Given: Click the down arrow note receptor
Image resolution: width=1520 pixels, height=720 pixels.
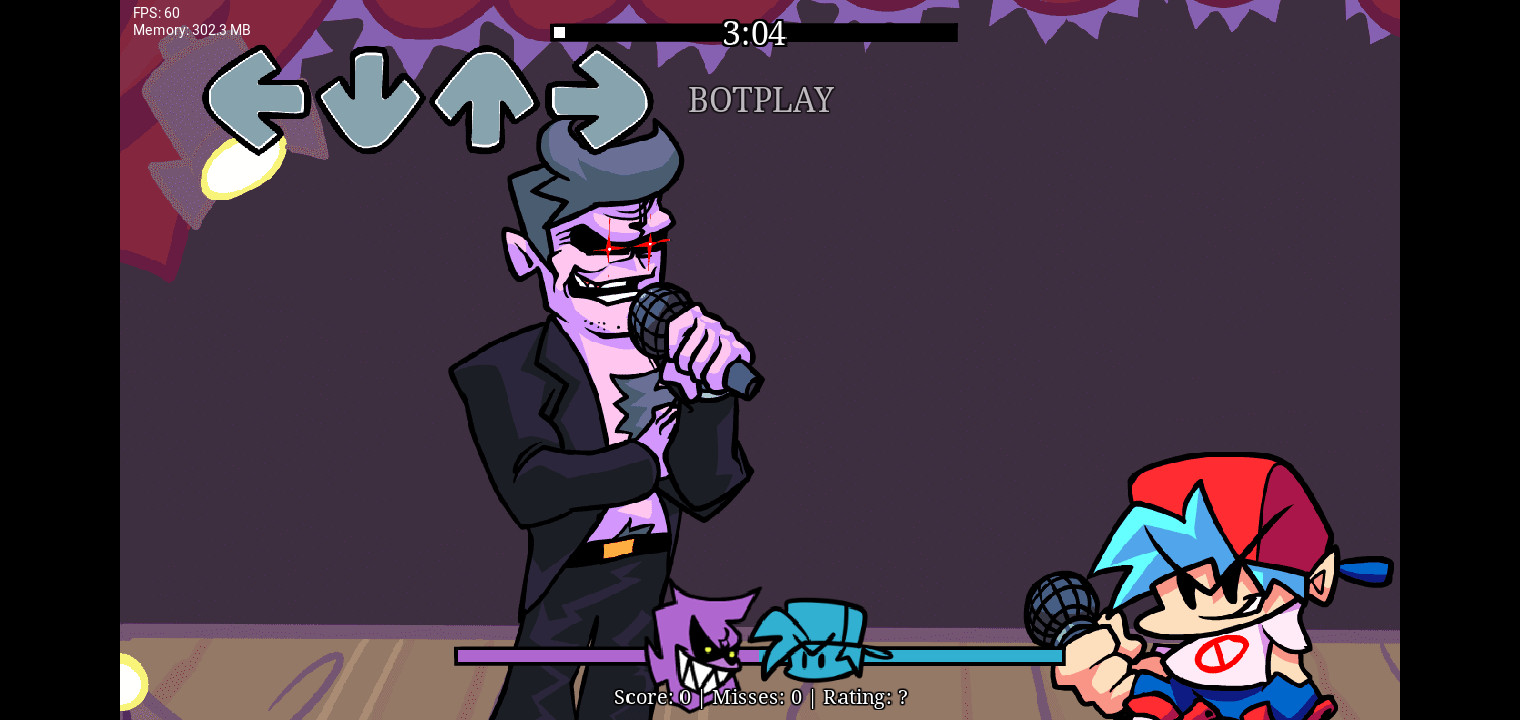Looking at the screenshot, I should coord(372,100).
